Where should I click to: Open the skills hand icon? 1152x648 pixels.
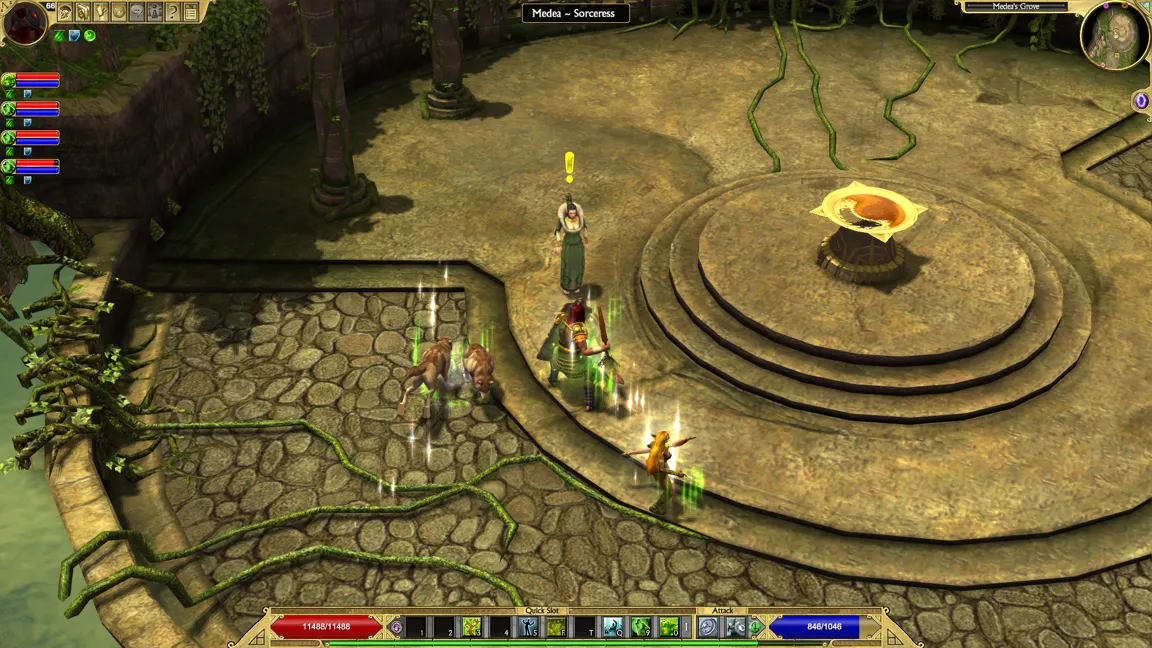click(x=101, y=12)
